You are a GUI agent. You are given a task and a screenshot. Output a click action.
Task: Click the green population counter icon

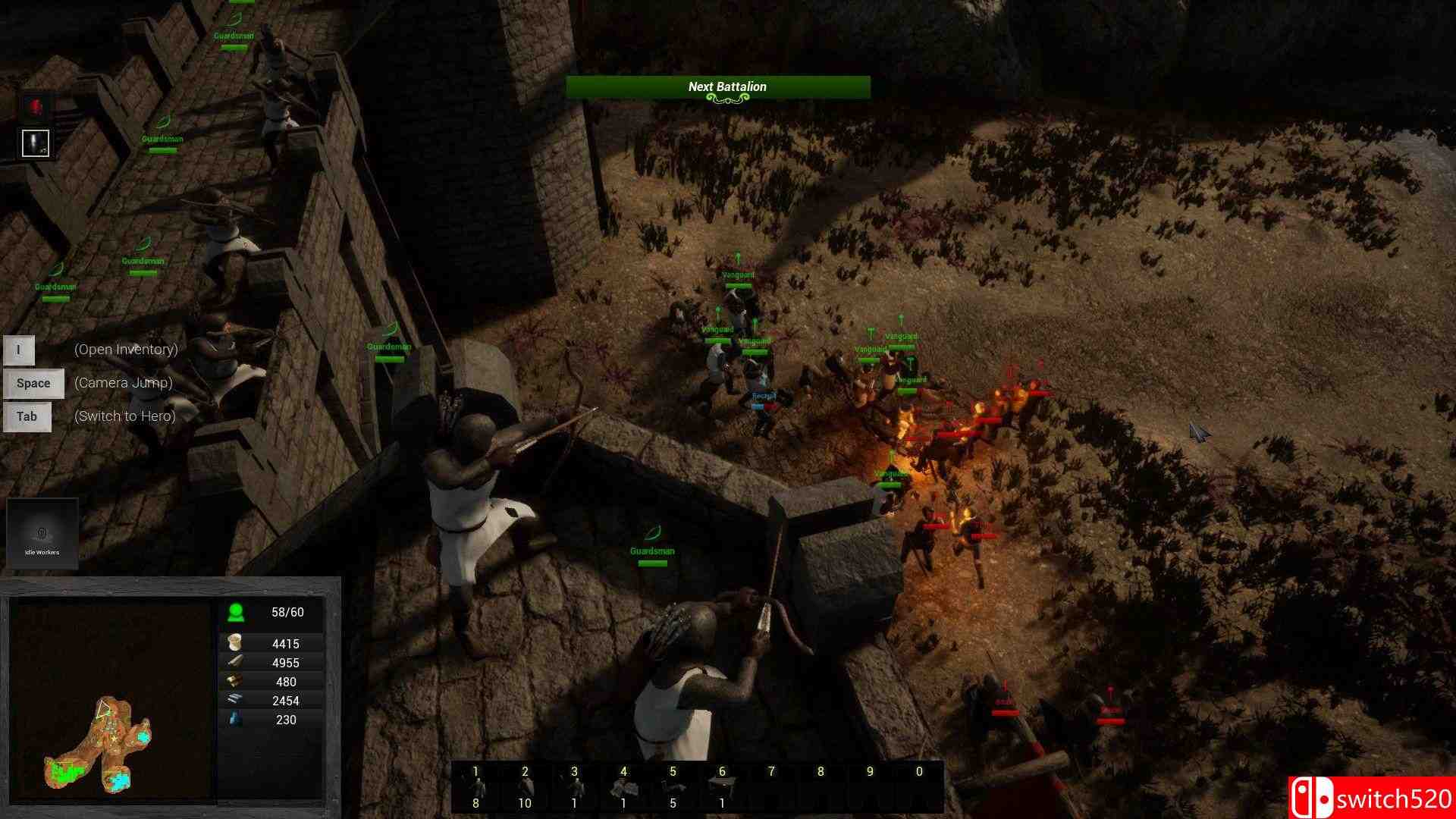click(x=235, y=611)
